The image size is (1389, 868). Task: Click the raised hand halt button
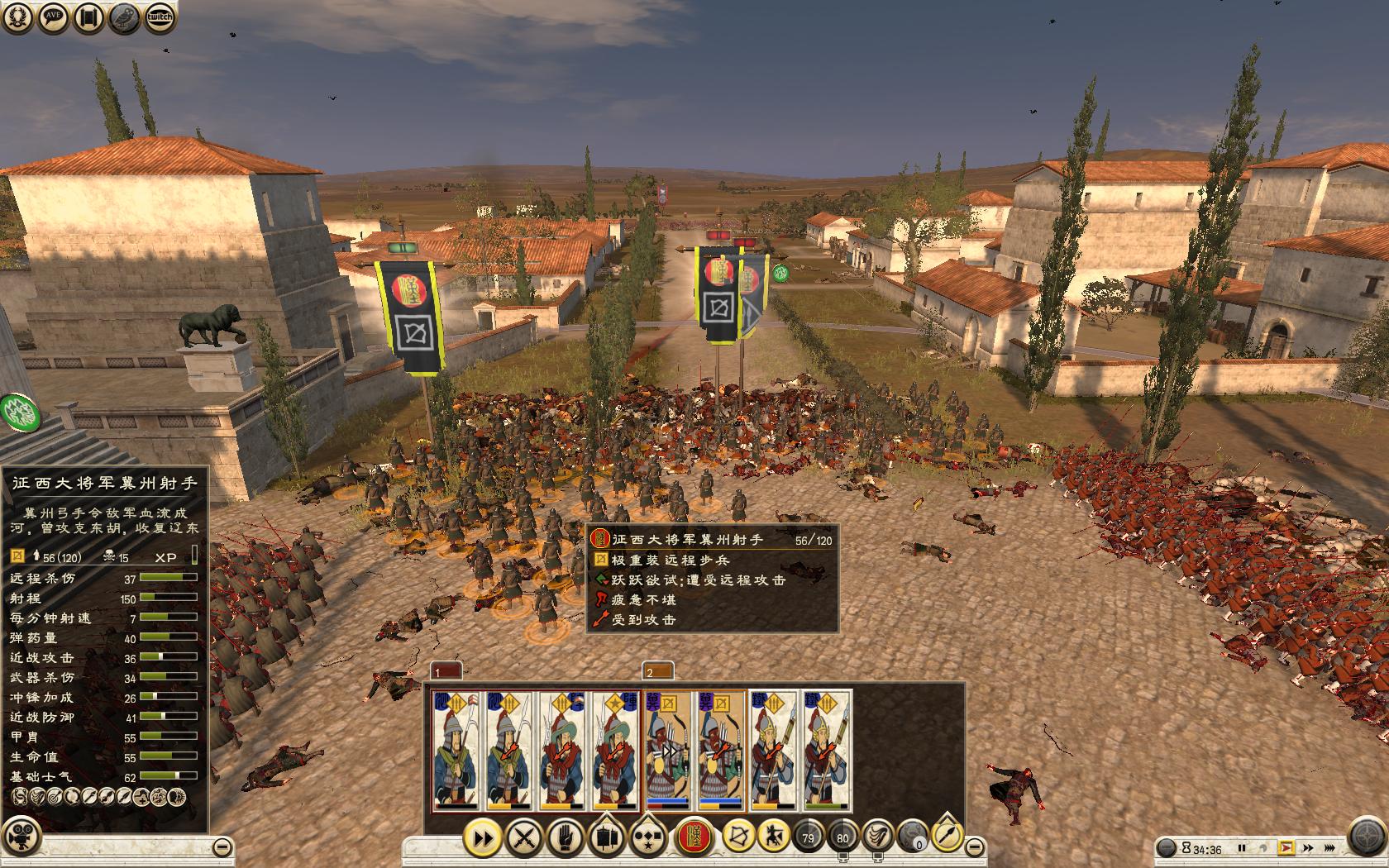click(x=565, y=837)
